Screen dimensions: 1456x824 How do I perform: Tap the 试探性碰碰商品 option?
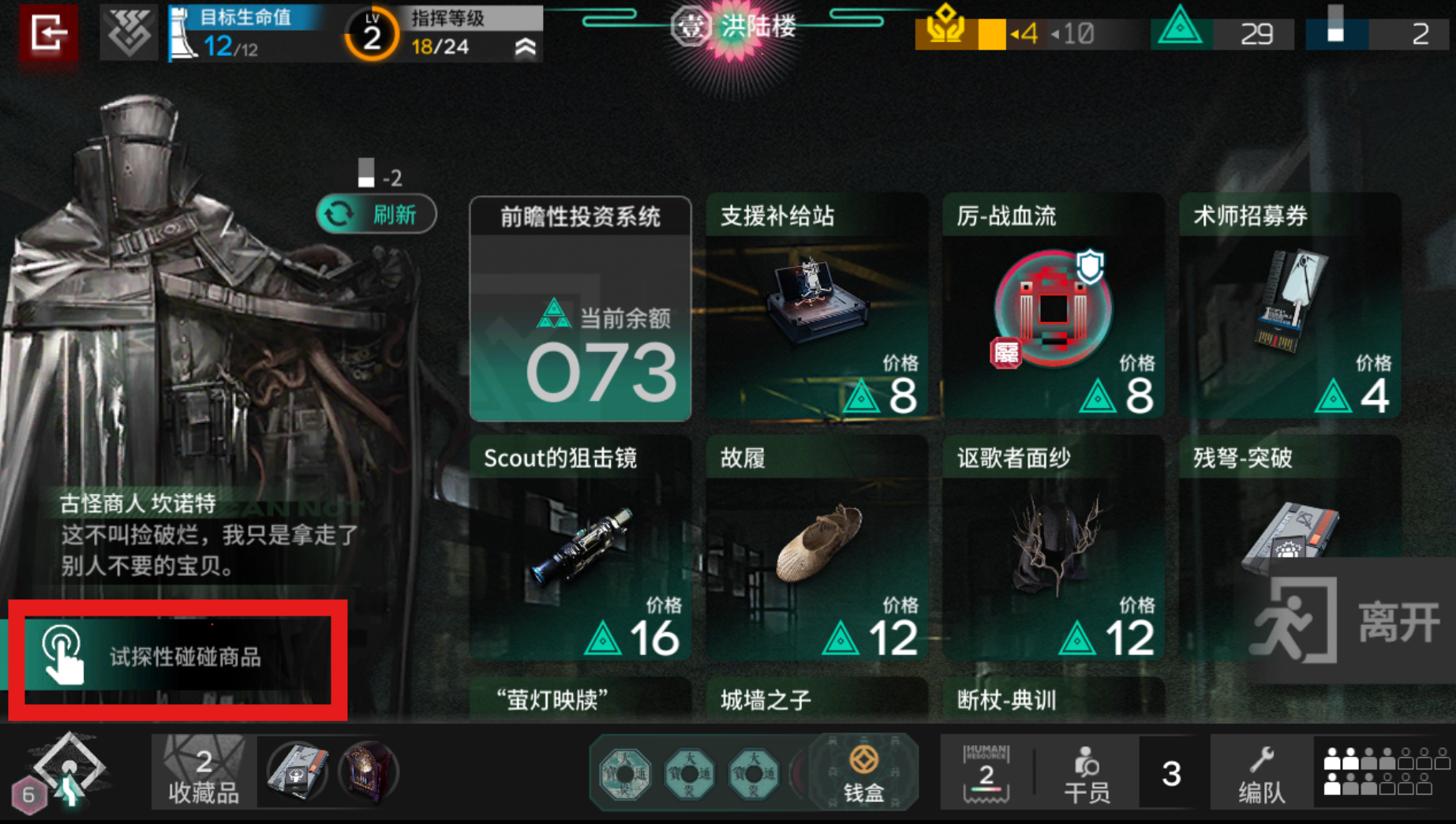click(178, 658)
